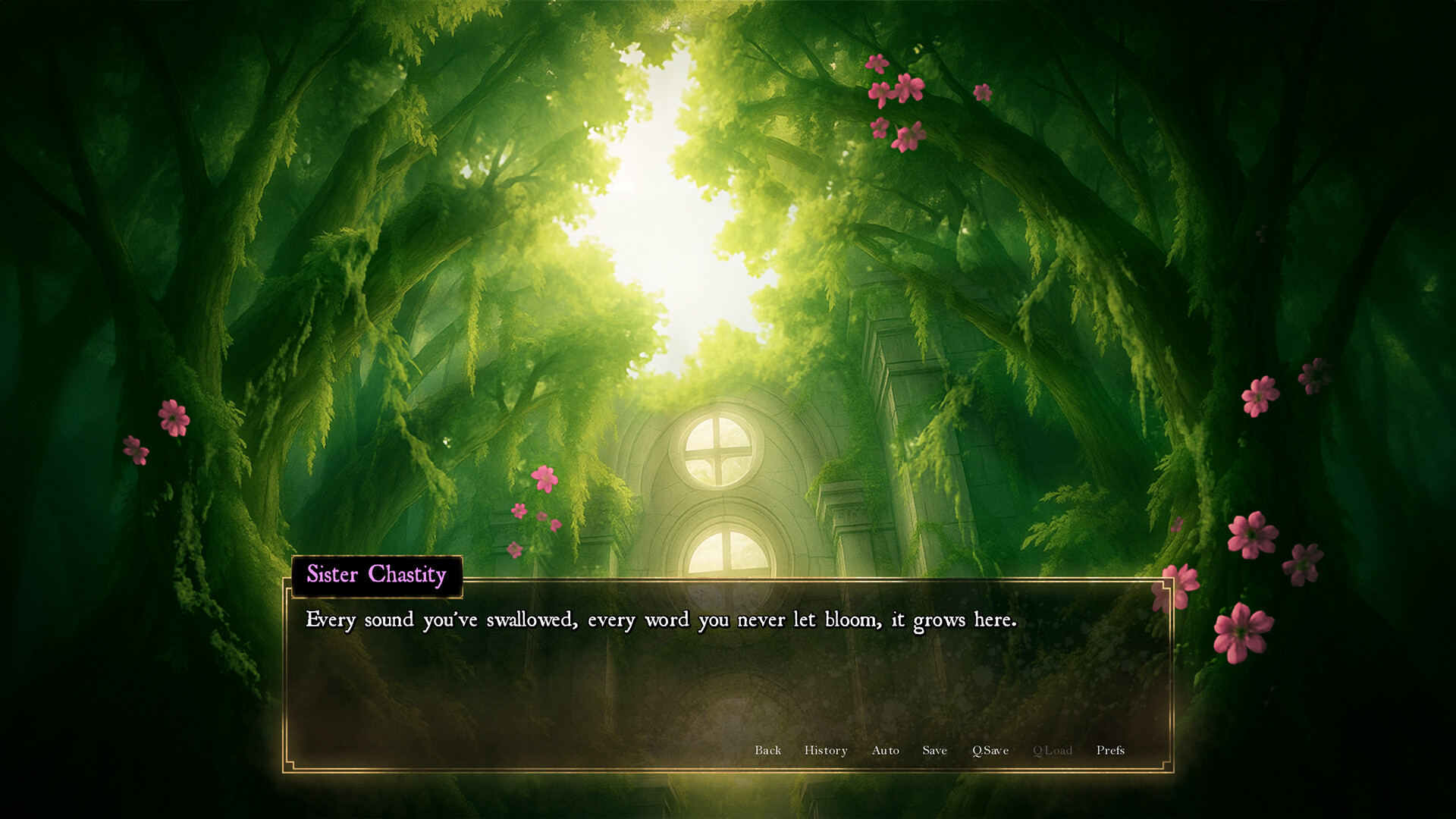Enable Auto text advance mode
The height and width of the screenshot is (819, 1456).
click(x=885, y=750)
